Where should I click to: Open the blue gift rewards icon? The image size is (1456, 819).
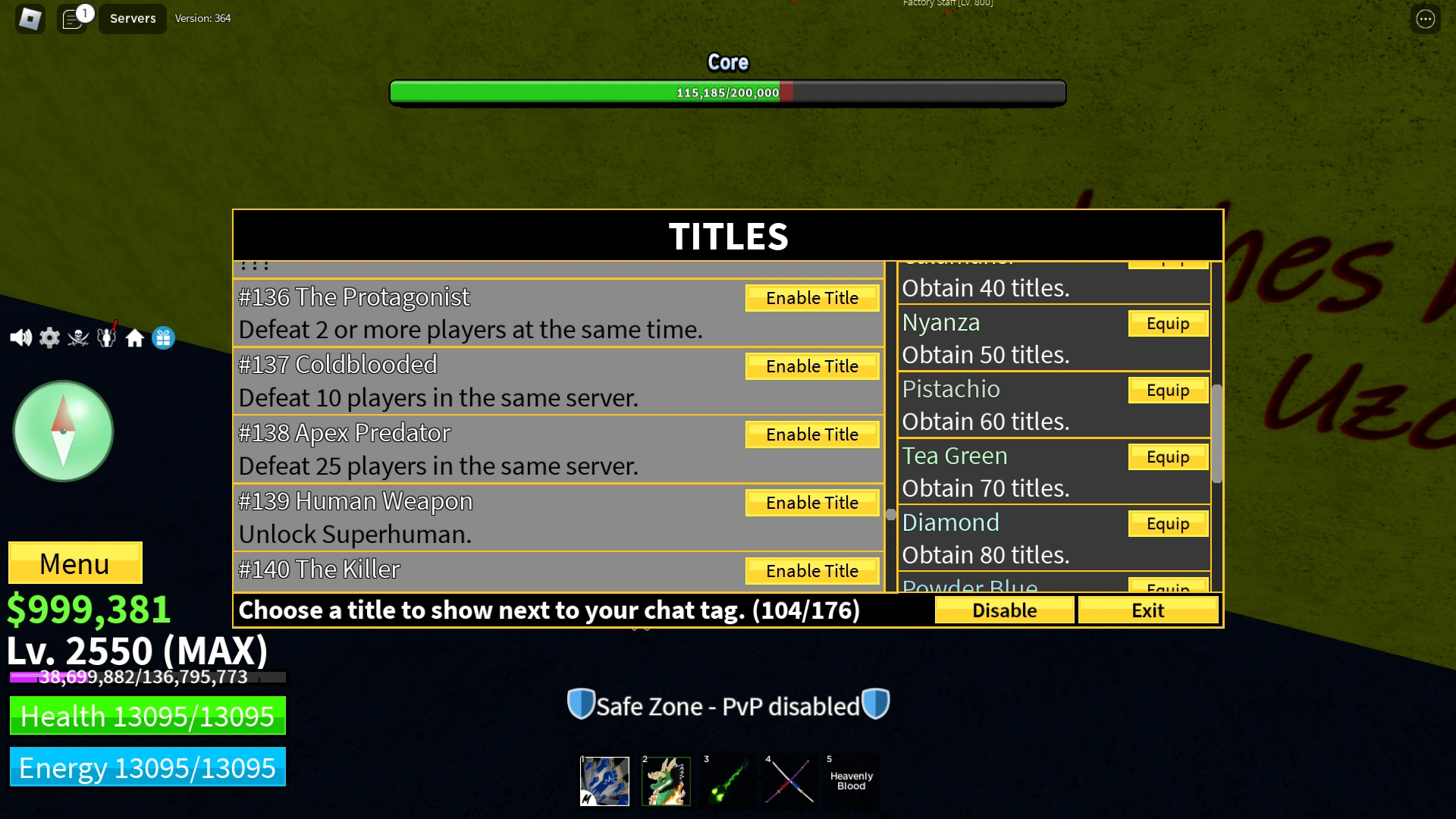(163, 337)
